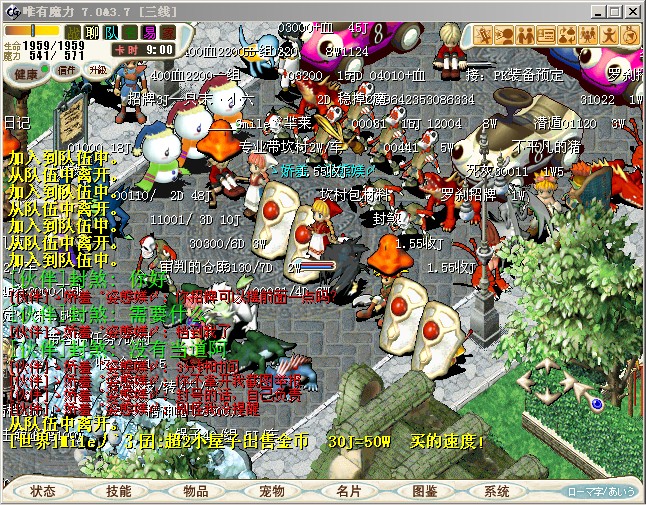Open the 物品 items menu

pyautogui.click(x=196, y=491)
